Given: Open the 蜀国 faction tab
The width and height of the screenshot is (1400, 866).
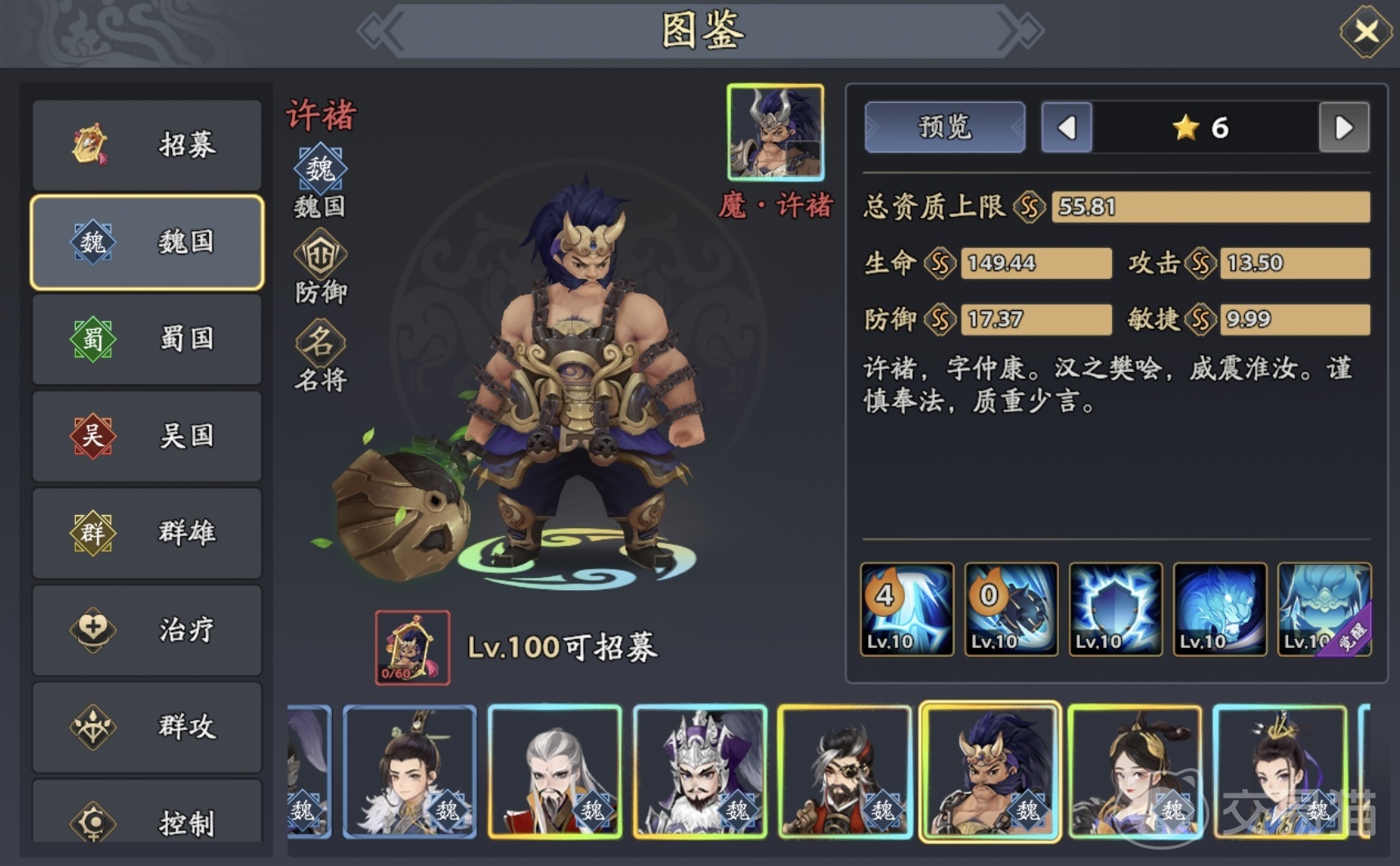Looking at the screenshot, I should pos(147,340).
